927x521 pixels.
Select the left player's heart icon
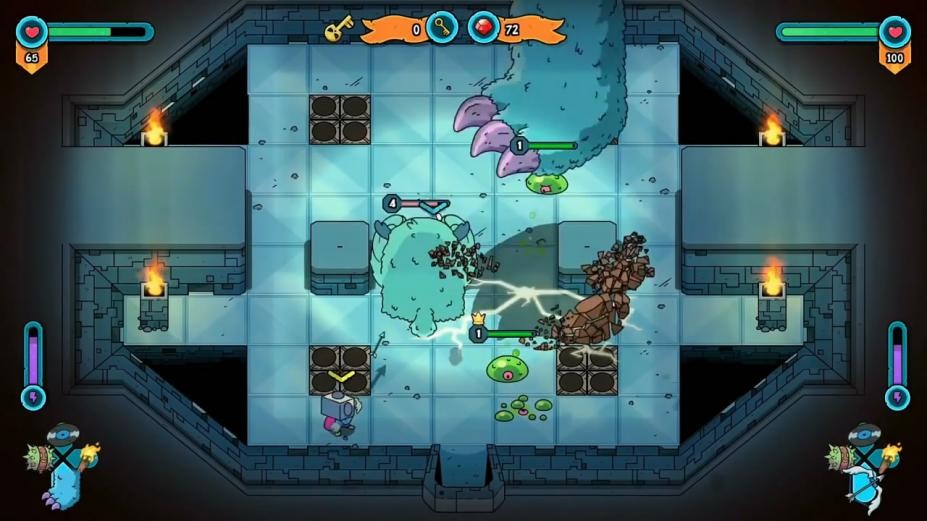point(31,32)
